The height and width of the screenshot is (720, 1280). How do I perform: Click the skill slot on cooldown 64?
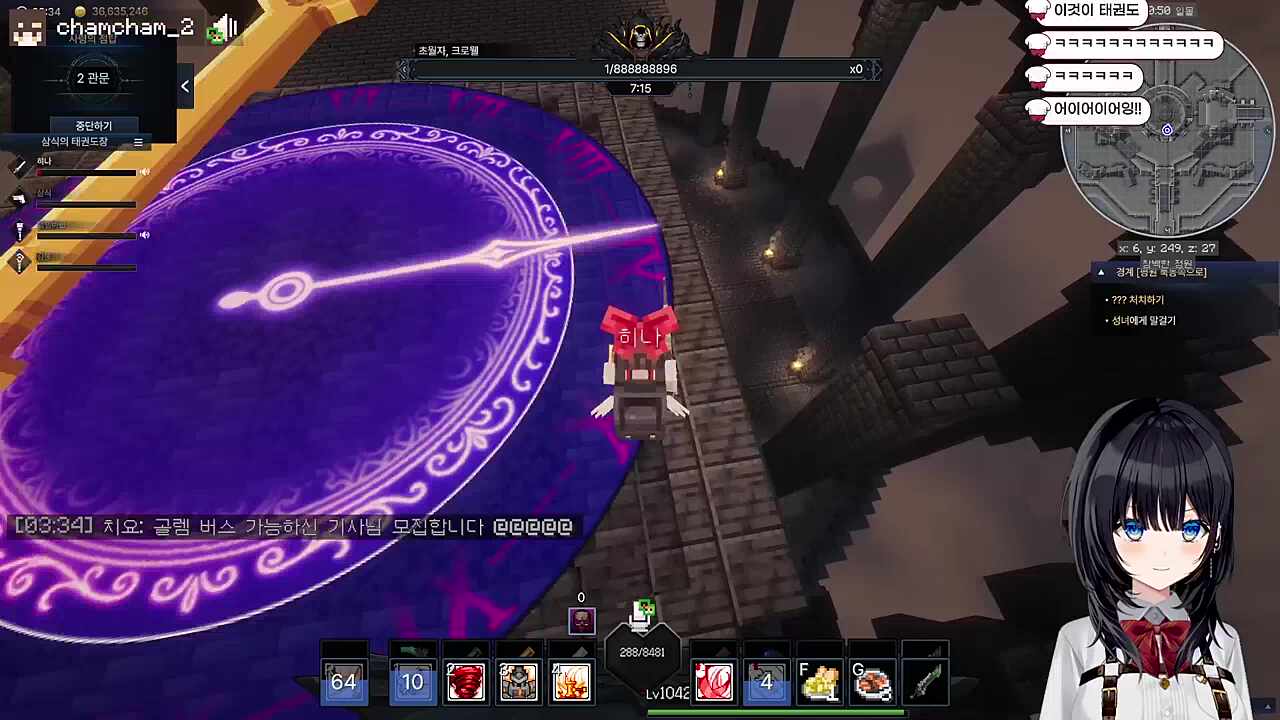point(343,682)
